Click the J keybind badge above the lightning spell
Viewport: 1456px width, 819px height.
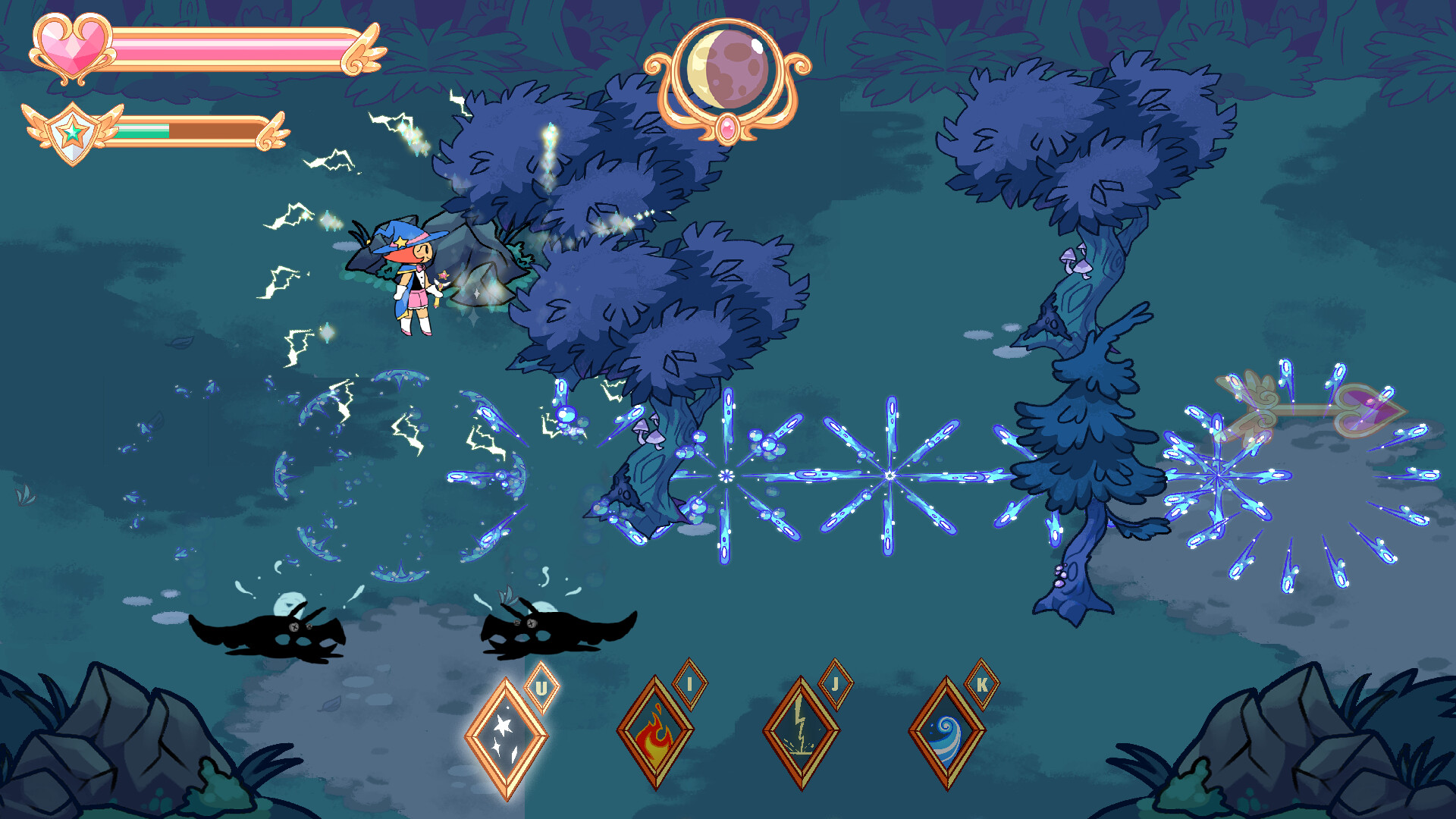(835, 685)
